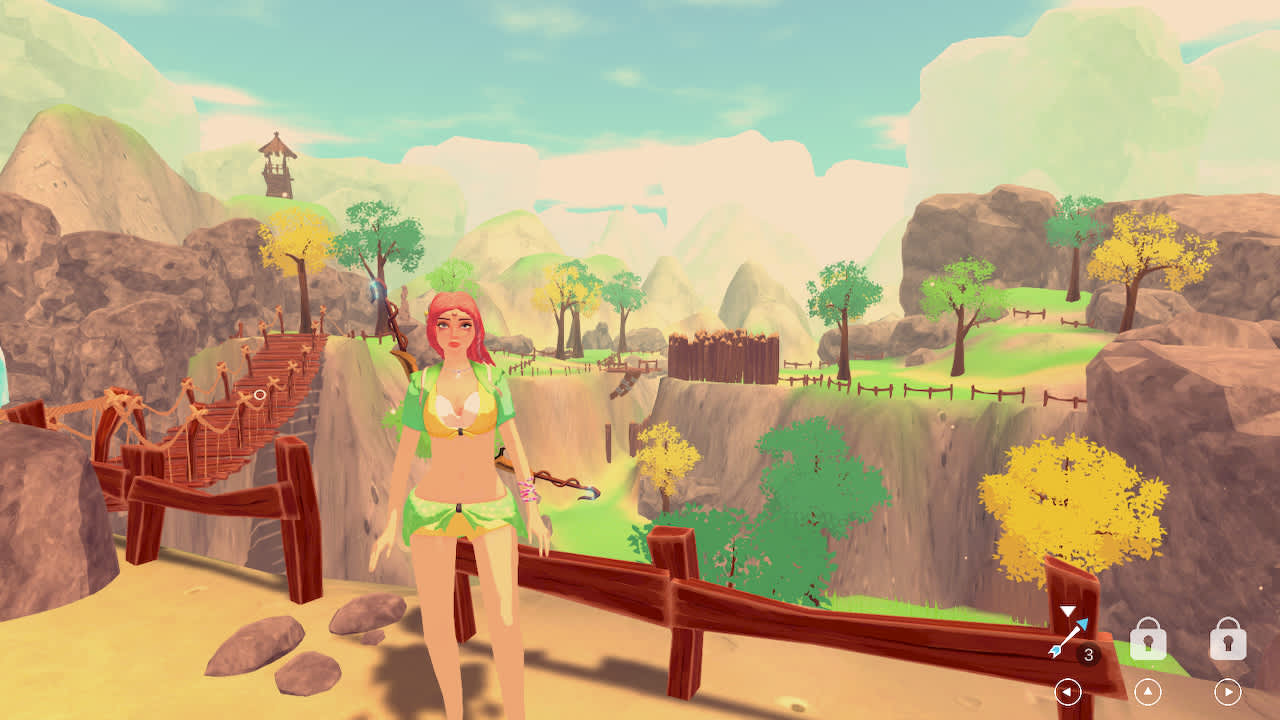
Task: Click the white circle marker on the rope bridge
Action: pos(258,394)
